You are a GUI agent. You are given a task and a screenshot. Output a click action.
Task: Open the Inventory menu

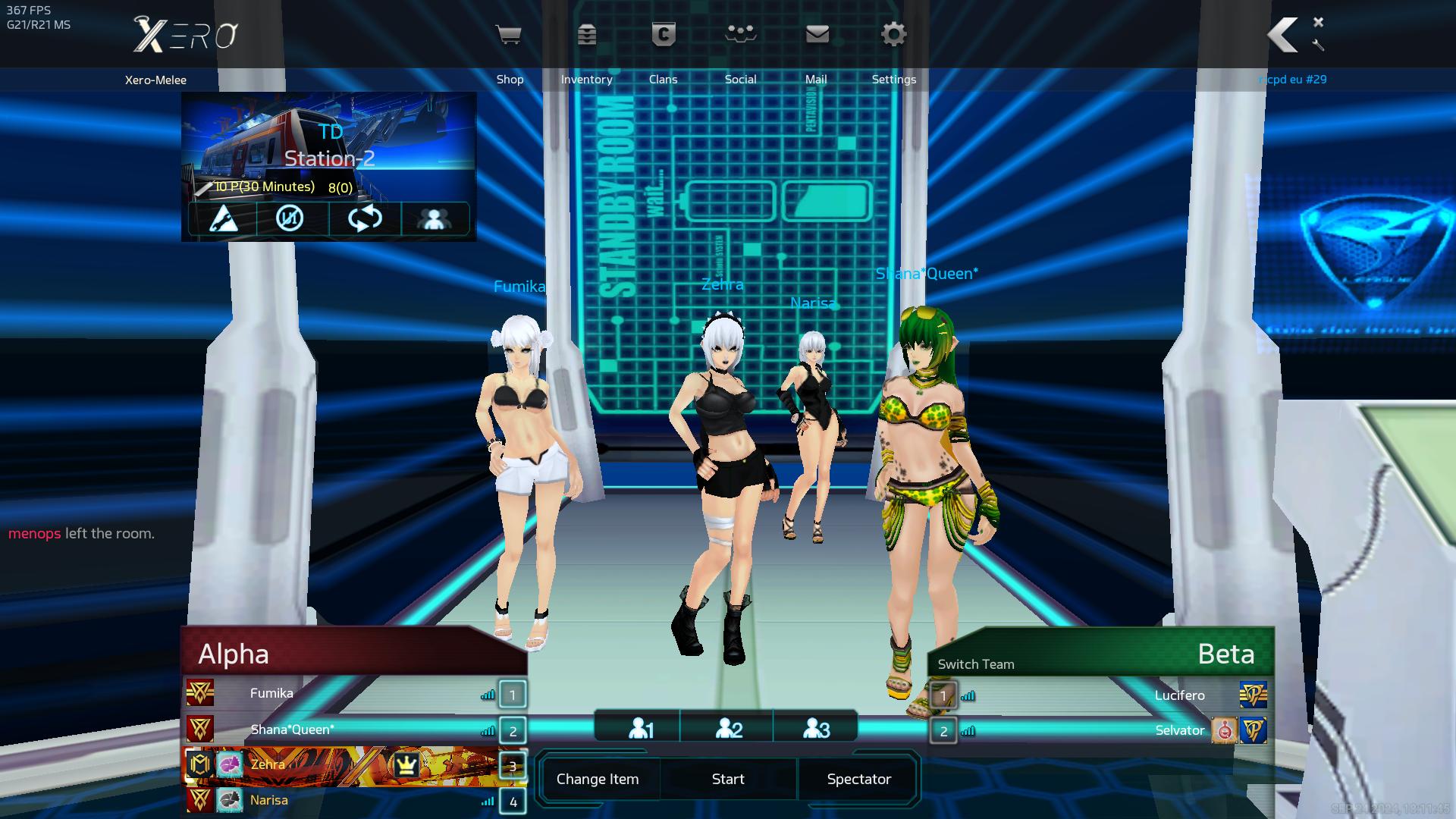point(586,36)
